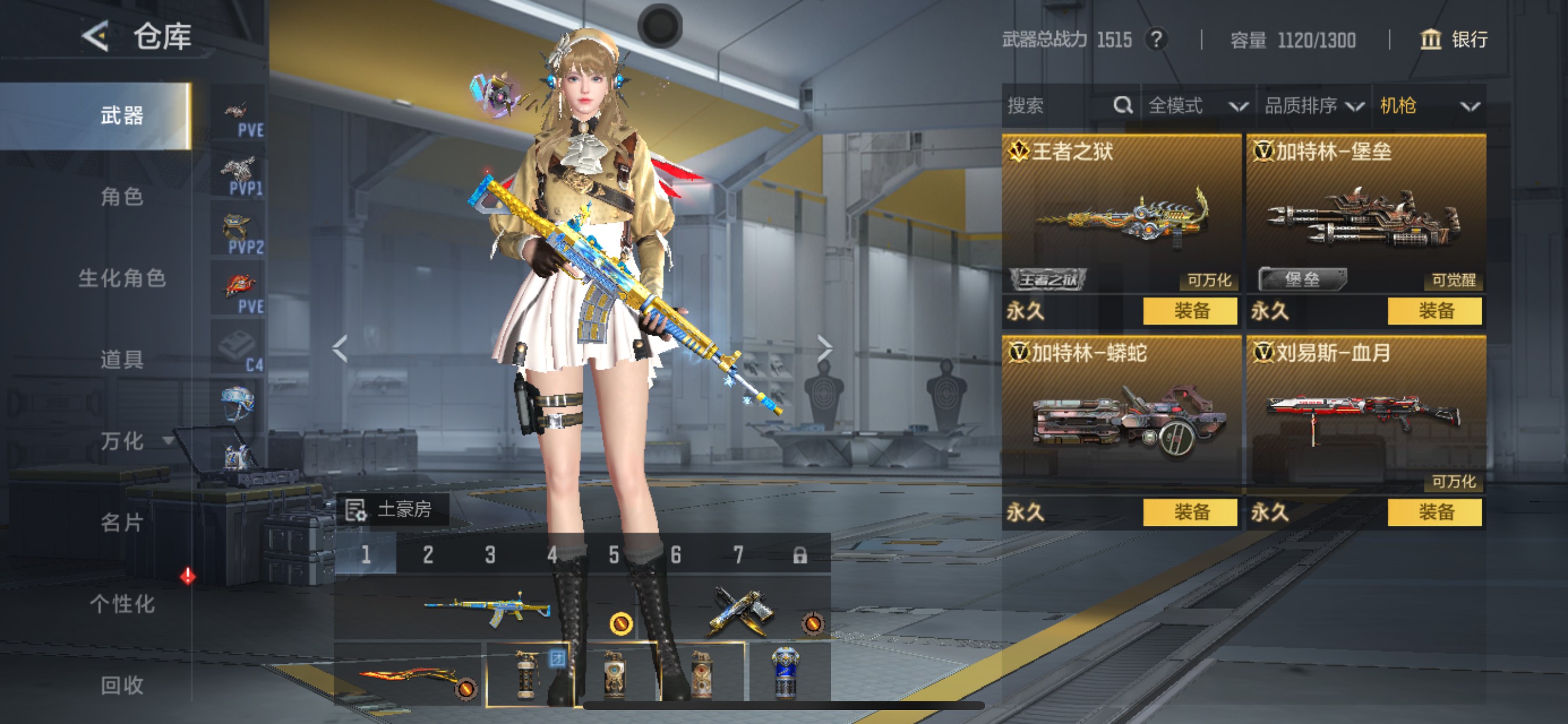Click the weapon power question mark help
Screen dimensions: 1568x724
pyautogui.click(x=1156, y=40)
